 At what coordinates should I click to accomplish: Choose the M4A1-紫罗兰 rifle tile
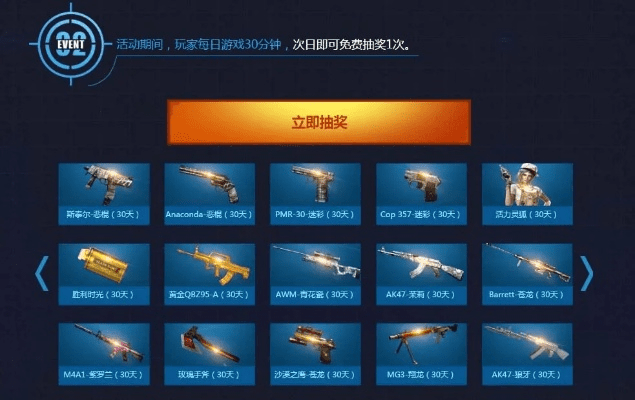tap(104, 352)
